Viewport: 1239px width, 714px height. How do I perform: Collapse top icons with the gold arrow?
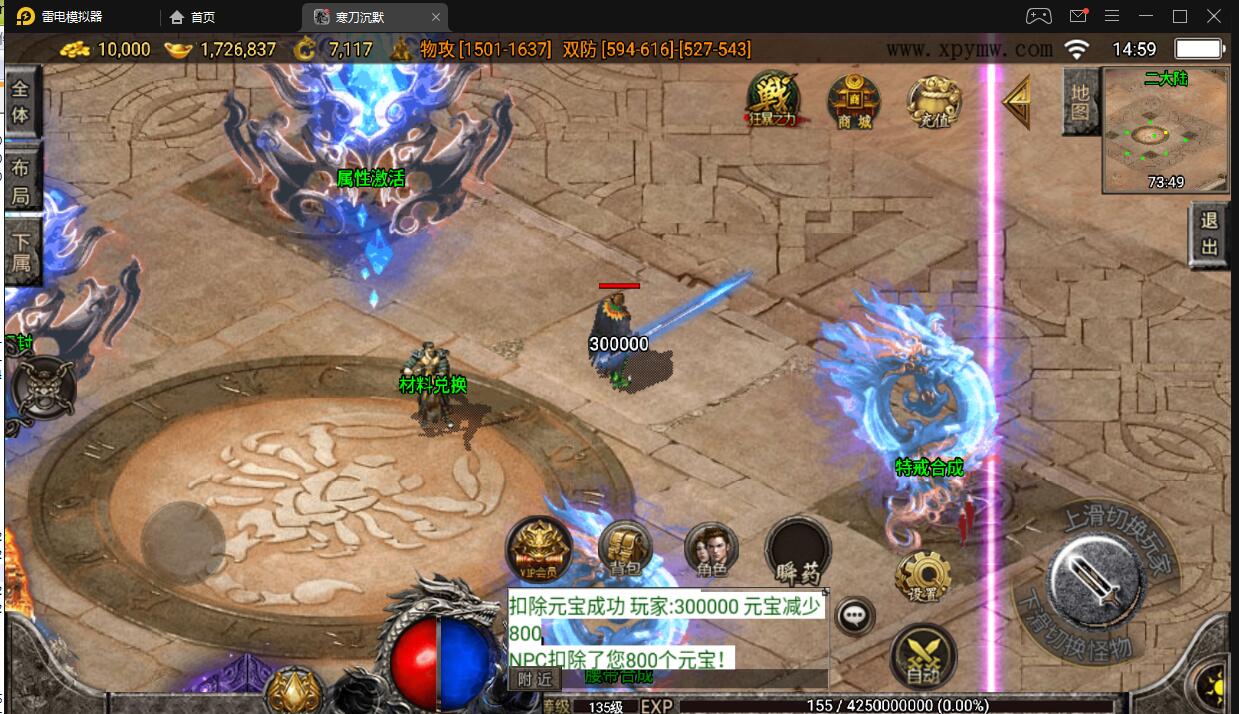point(1017,103)
